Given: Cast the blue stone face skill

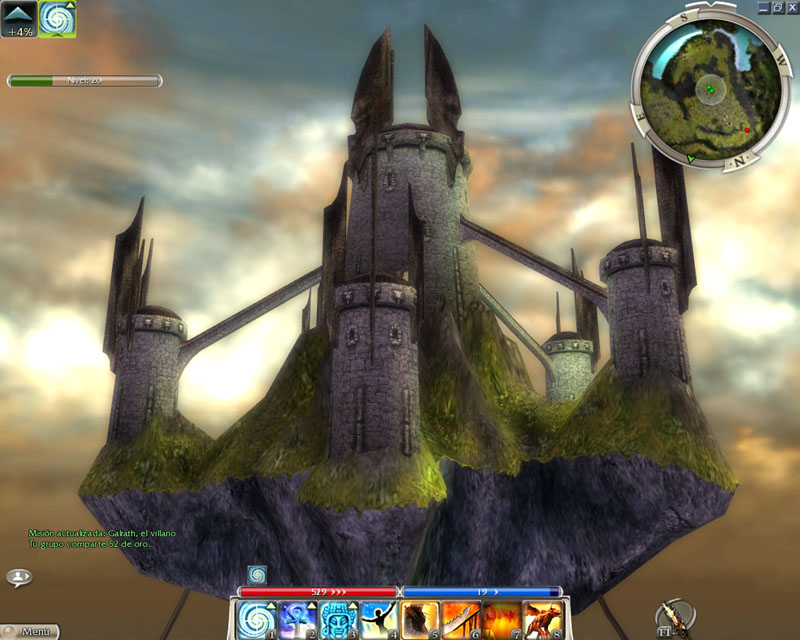Looking at the screenshot, I should coord(339,619).
